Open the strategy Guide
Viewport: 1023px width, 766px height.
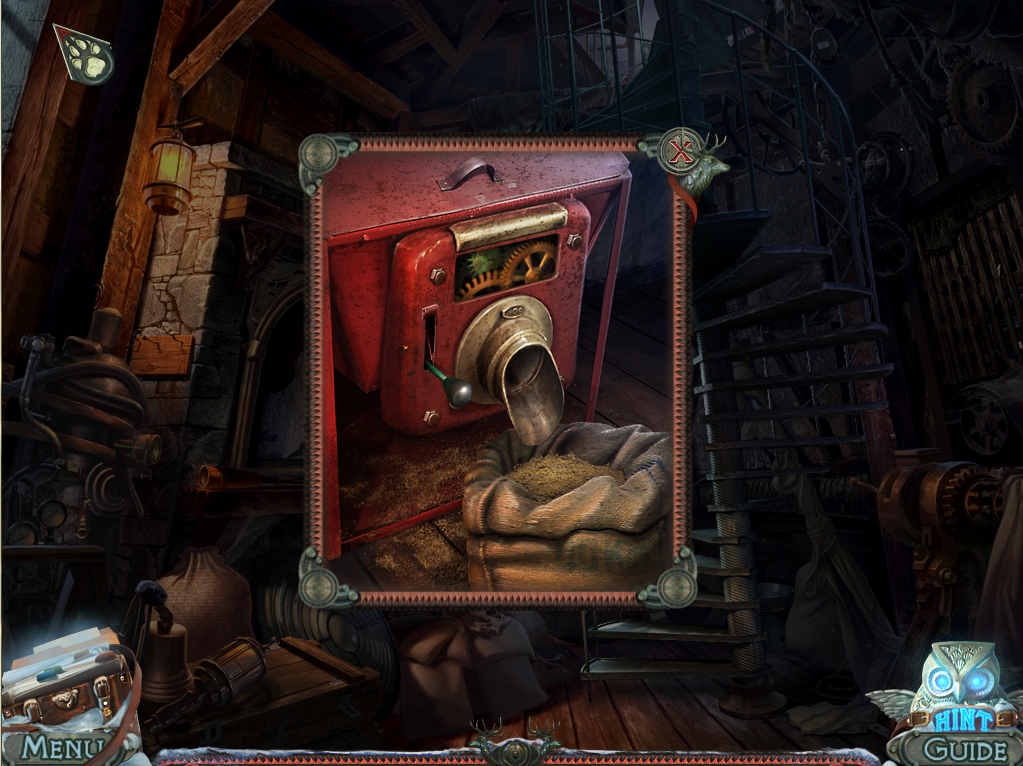(964, 748)
